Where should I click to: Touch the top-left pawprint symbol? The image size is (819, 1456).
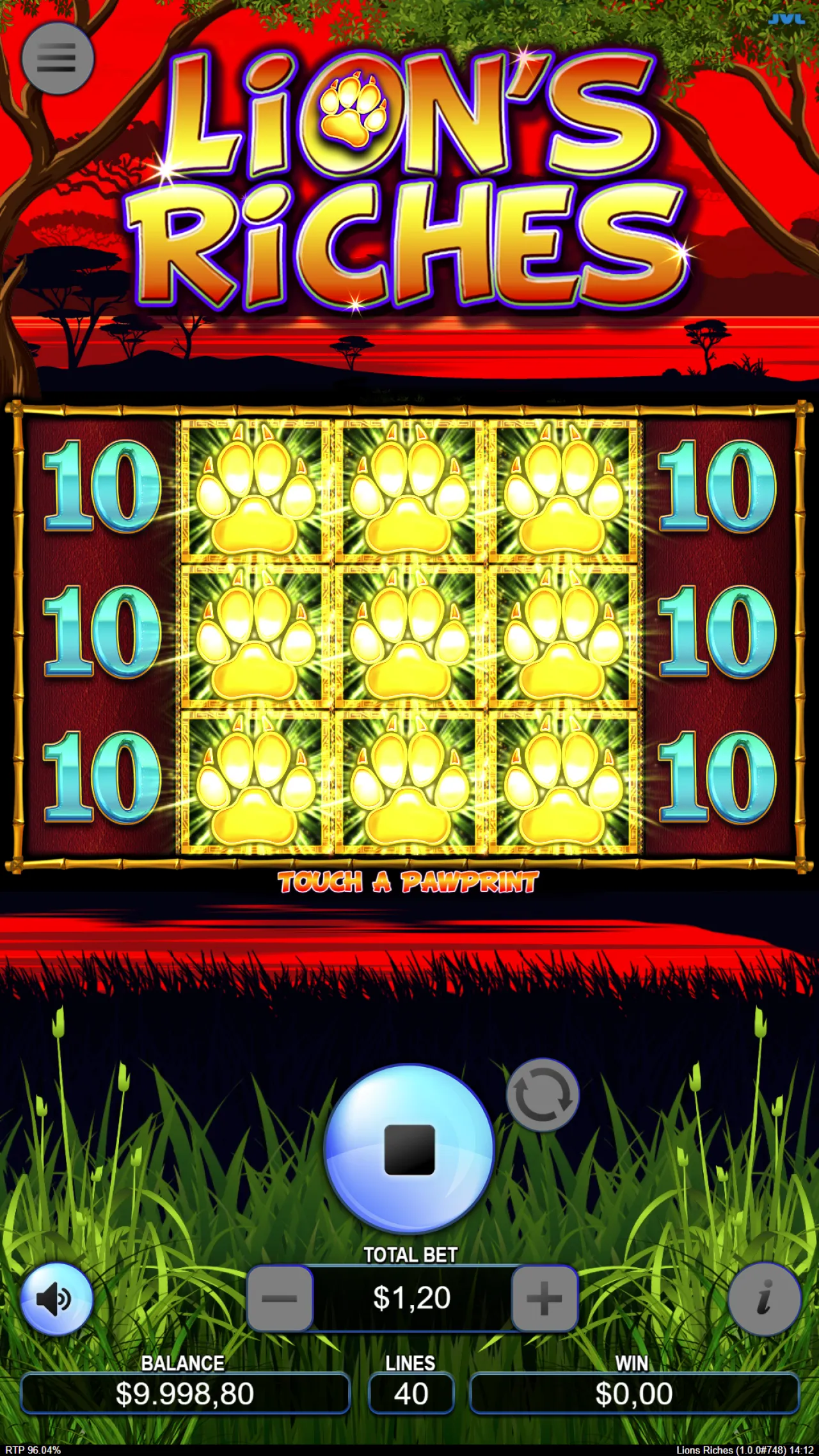pyautogui.click(x=255, y=493)
